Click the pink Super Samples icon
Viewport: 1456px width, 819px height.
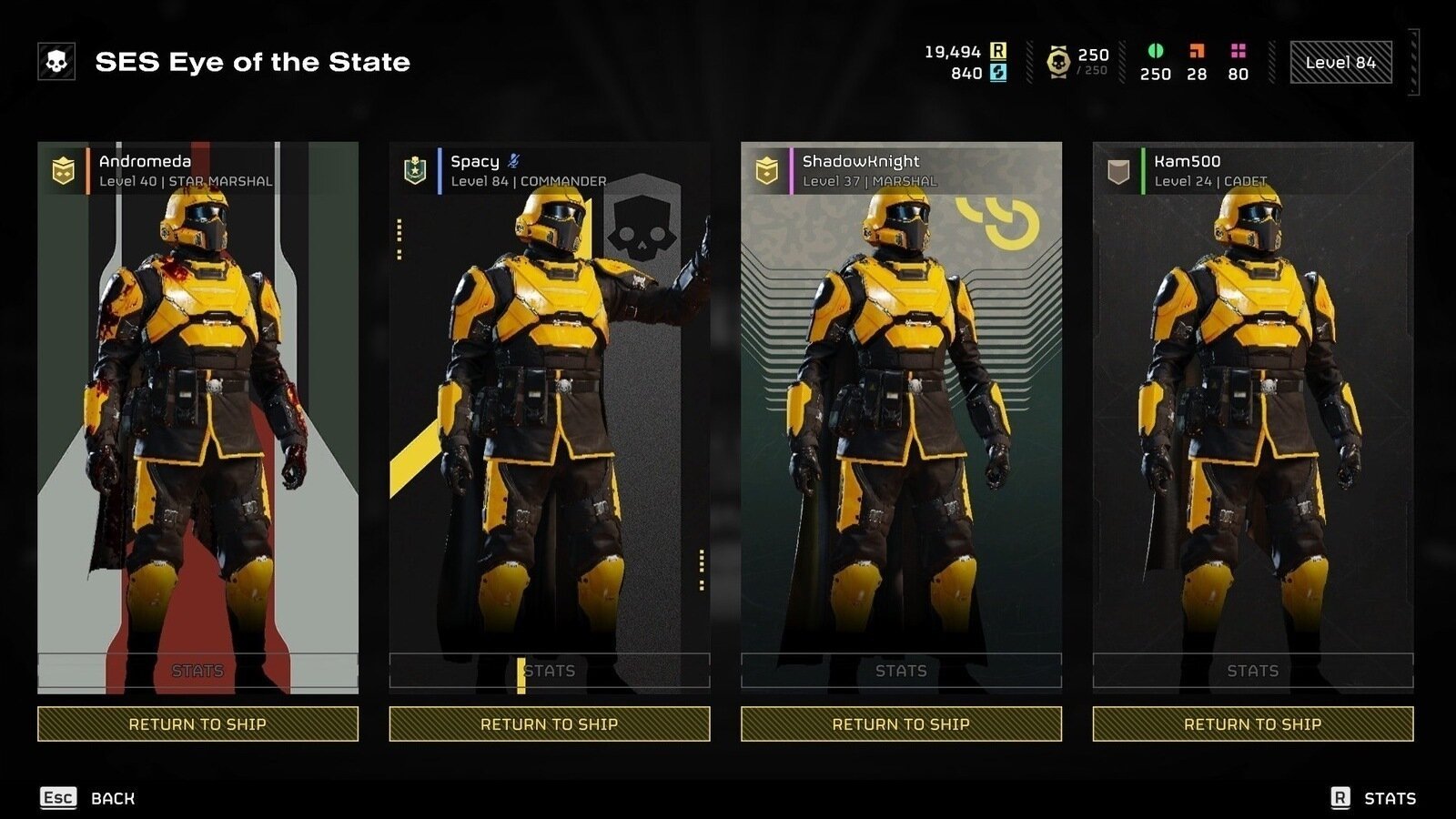[1237, 50]
